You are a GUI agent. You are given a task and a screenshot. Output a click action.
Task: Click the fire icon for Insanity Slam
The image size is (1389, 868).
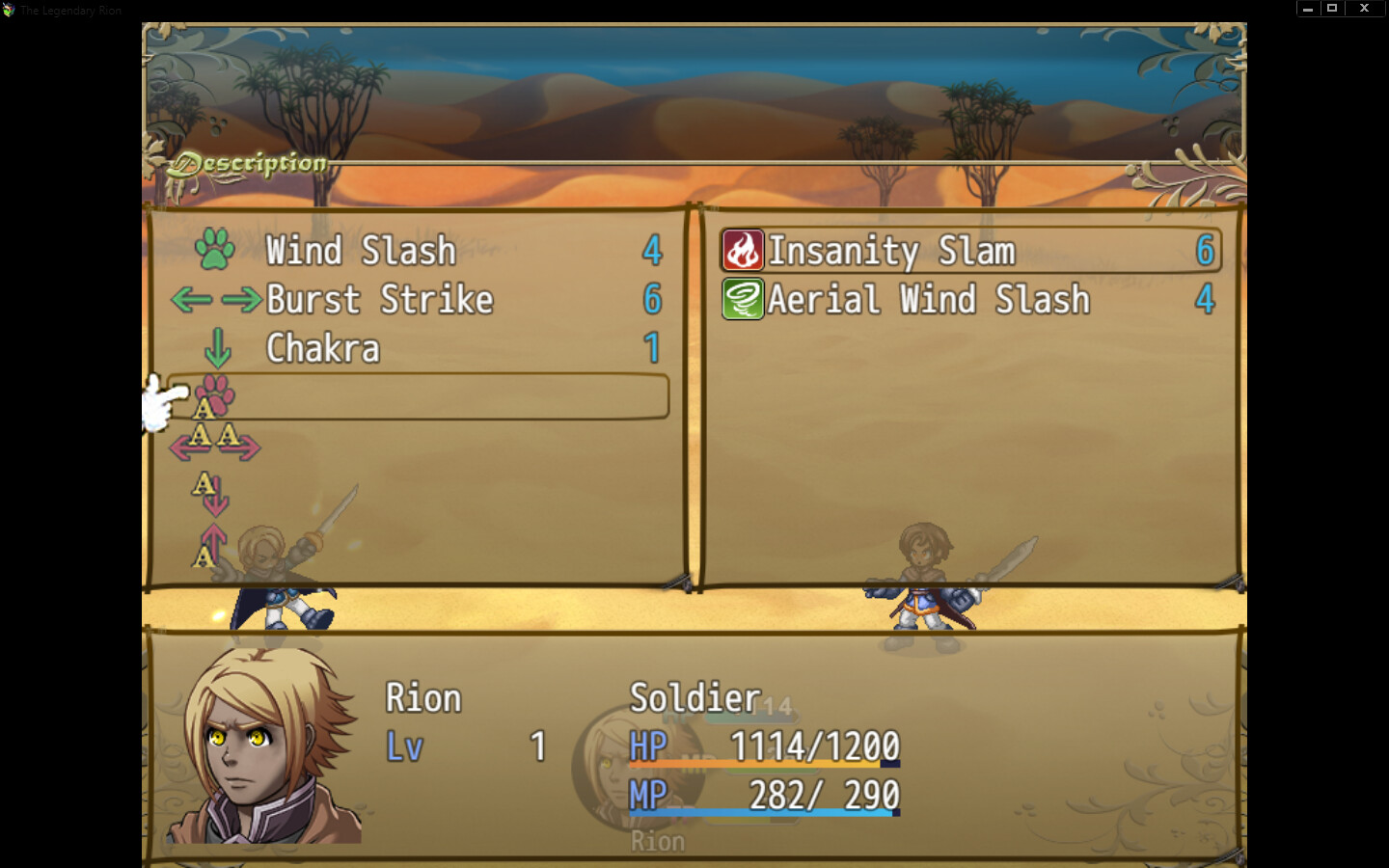point(741,251)
